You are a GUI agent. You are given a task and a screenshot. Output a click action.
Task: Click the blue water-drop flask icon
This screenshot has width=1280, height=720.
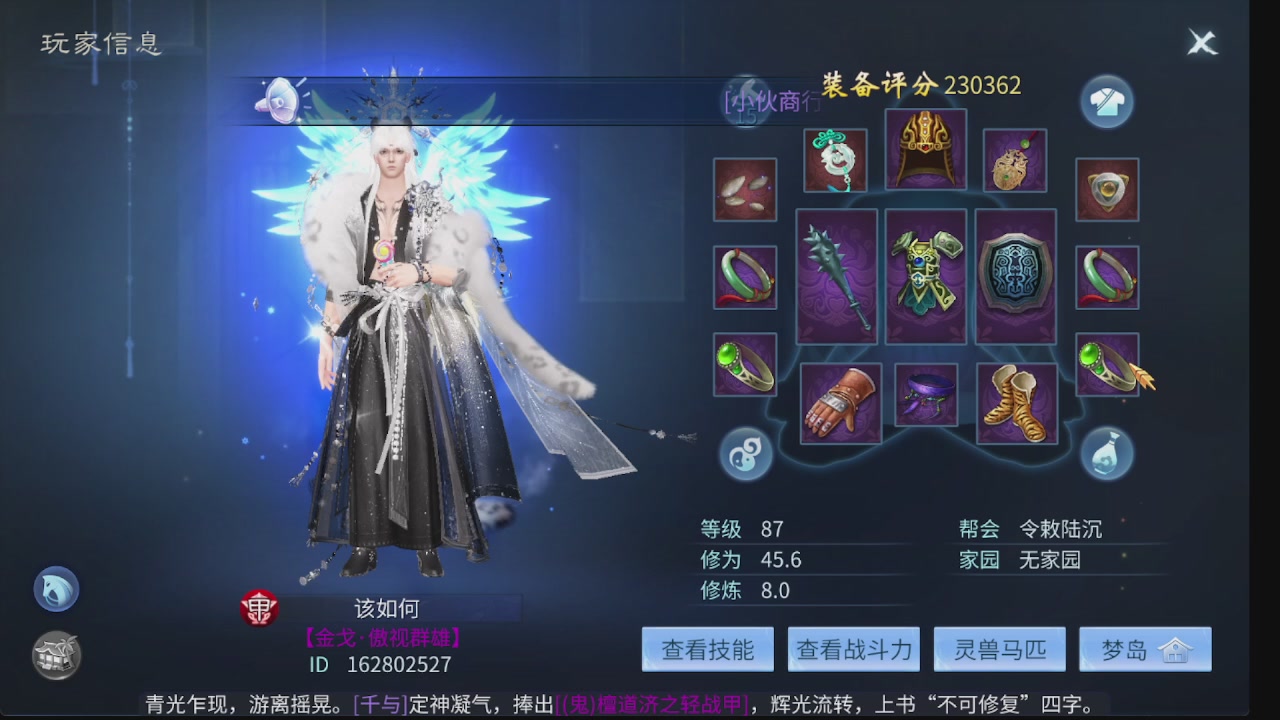(x=1106, y=452)
